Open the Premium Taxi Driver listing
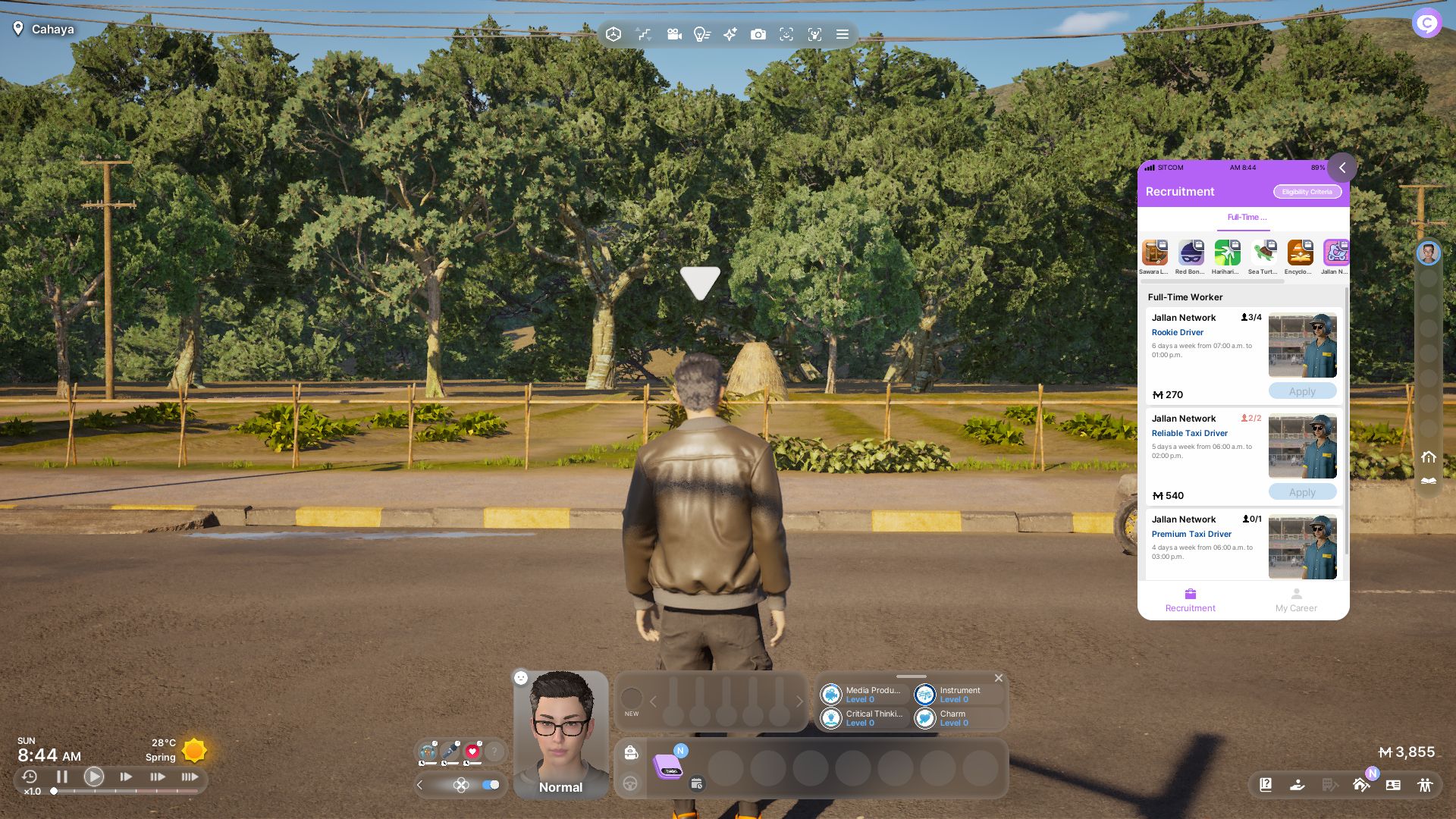This screenshot has height=819, width=1456. [x=1191, y=534]
